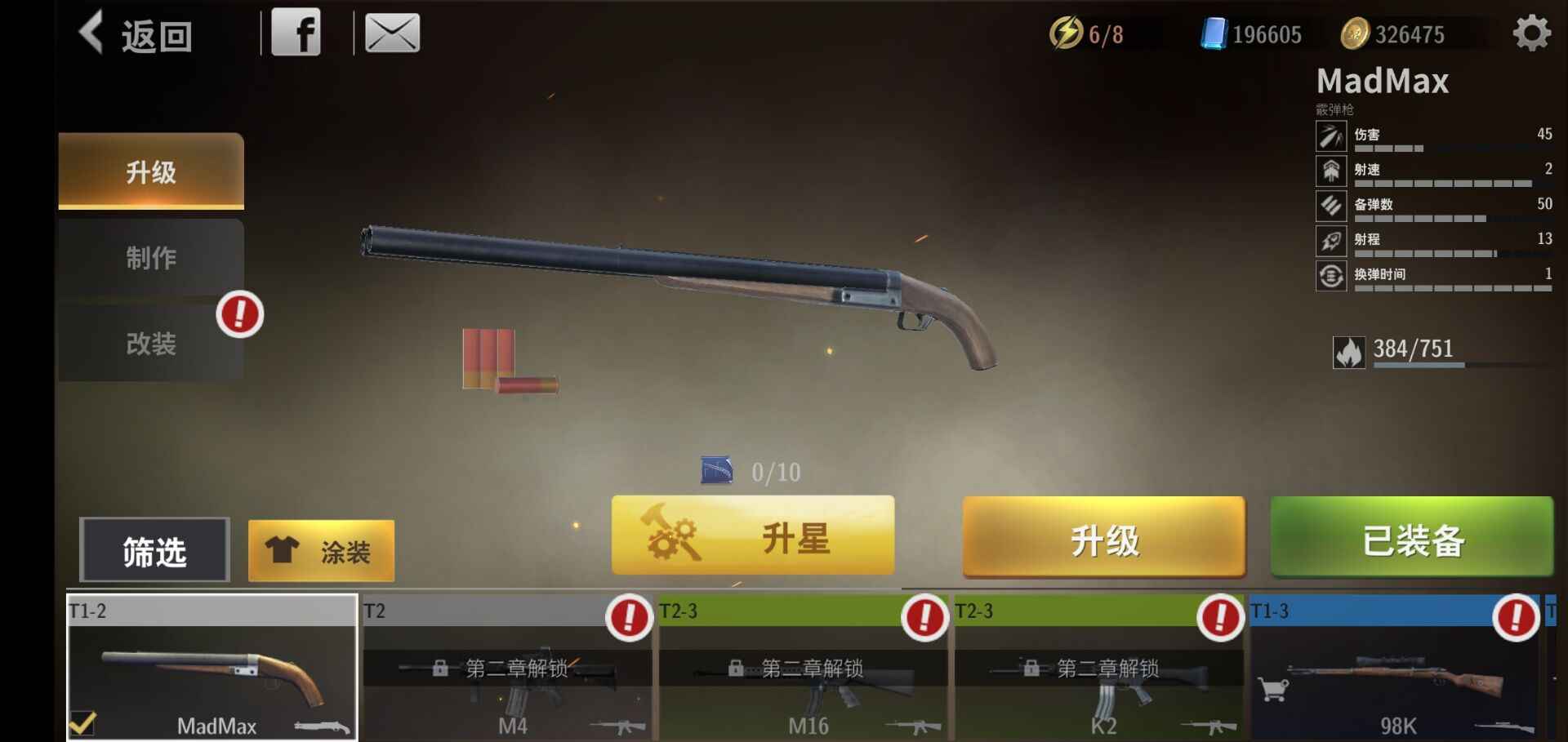Open the mail inbox icon
1568x742 pixels.
(393, 33)
